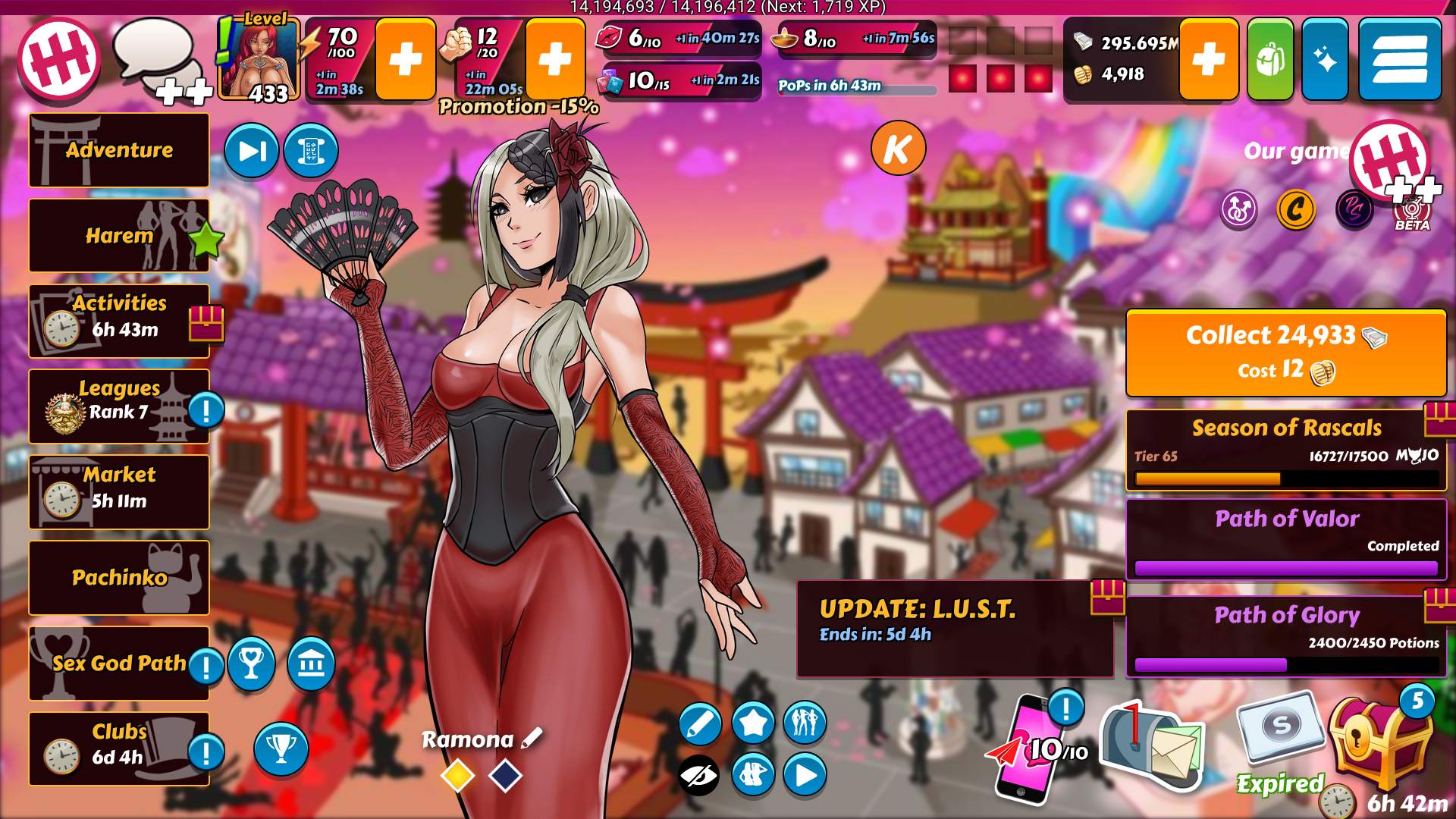Open the treasure chest rewards
1456x819 pixels.
click(x=1380, y=747)
